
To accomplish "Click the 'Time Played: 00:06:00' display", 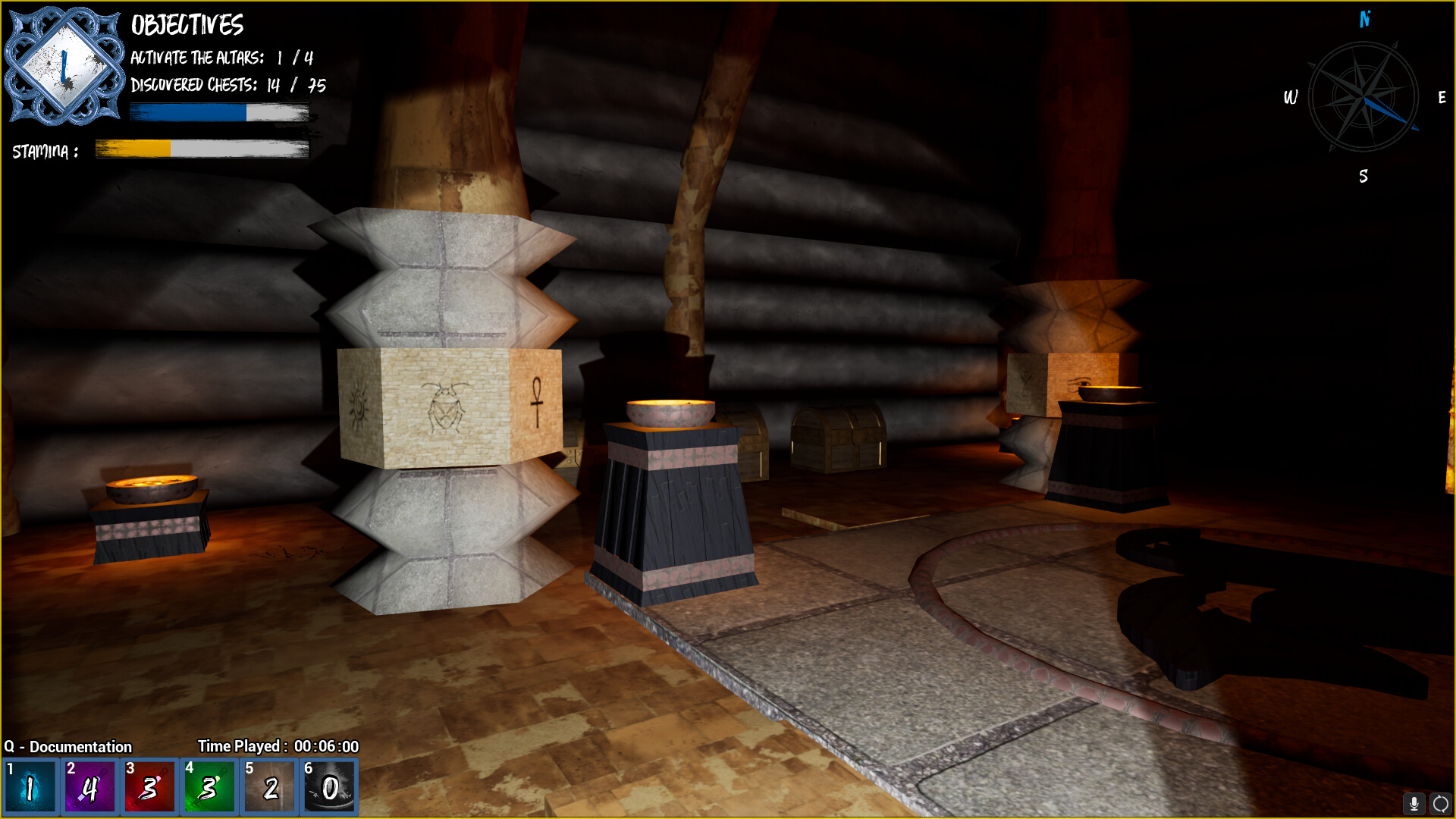I will pyautogui.click(x=278, y=746).
